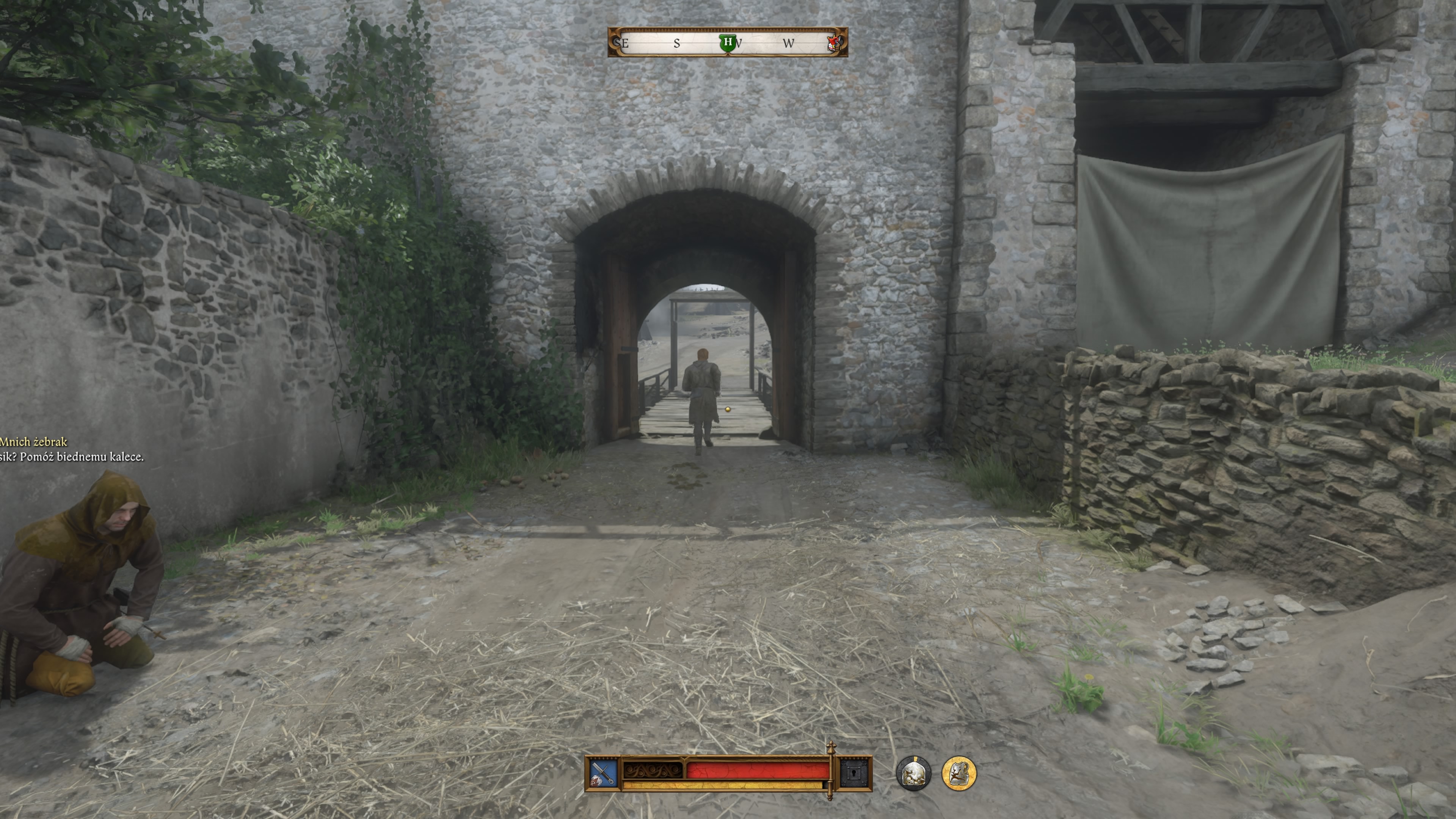This screenshot has width=1456, height=819.
Task: Click the S direction letter on the compass
Action: (x=676, y=44)
